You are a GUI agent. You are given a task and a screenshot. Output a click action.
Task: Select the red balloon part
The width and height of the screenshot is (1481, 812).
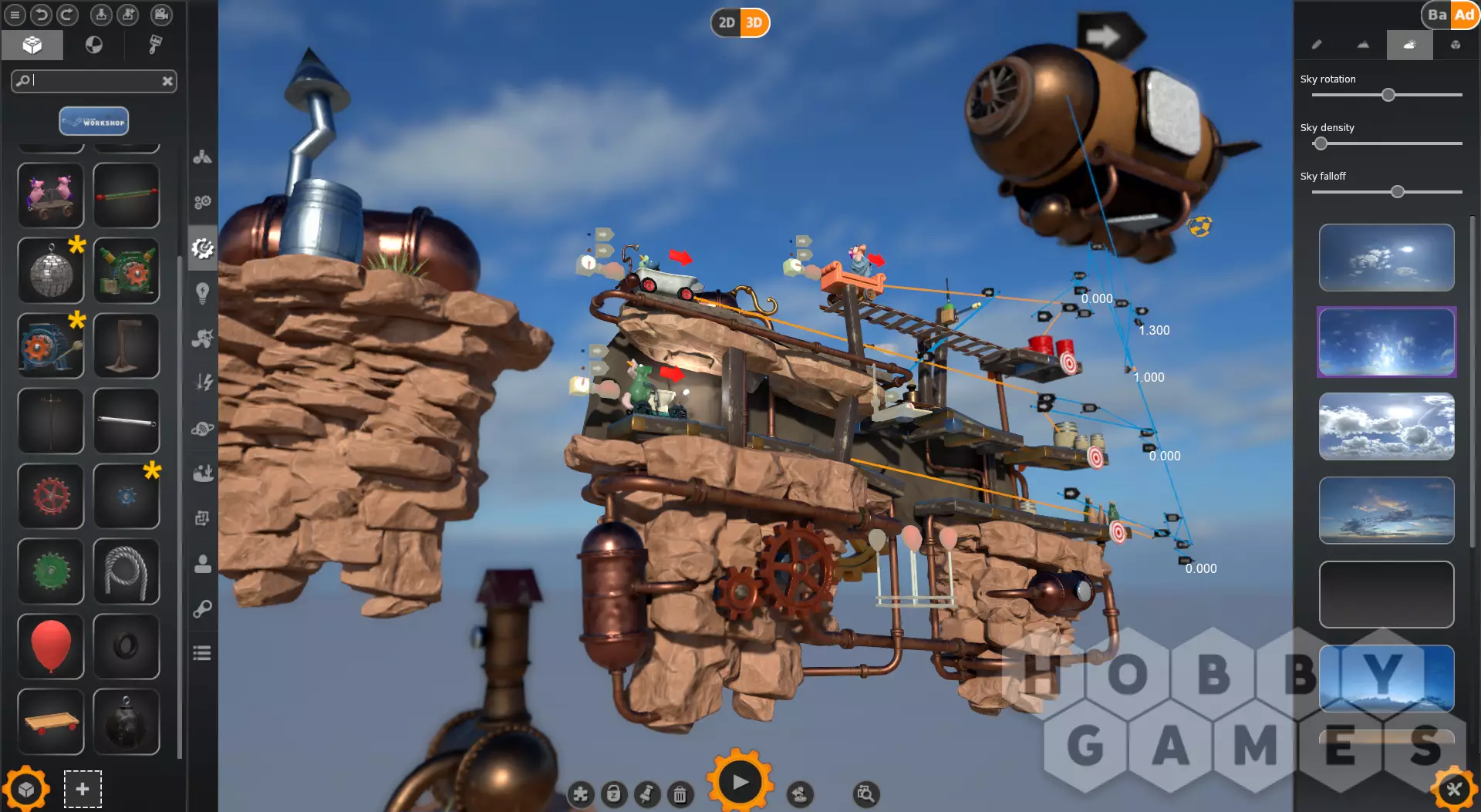pyautogui.click(x=51, y=646)
